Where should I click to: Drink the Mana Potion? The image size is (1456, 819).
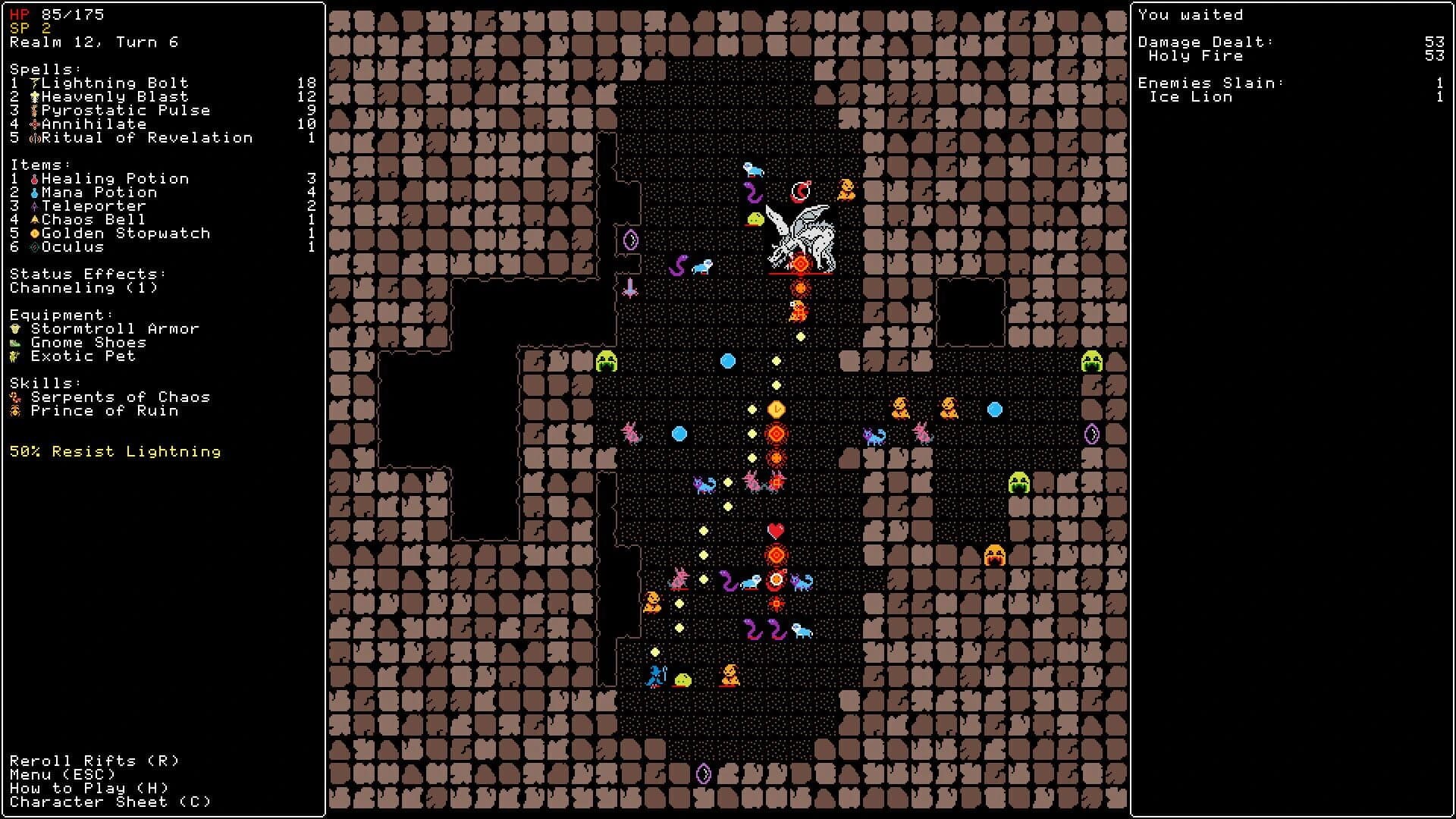click(x=106, y=192)
